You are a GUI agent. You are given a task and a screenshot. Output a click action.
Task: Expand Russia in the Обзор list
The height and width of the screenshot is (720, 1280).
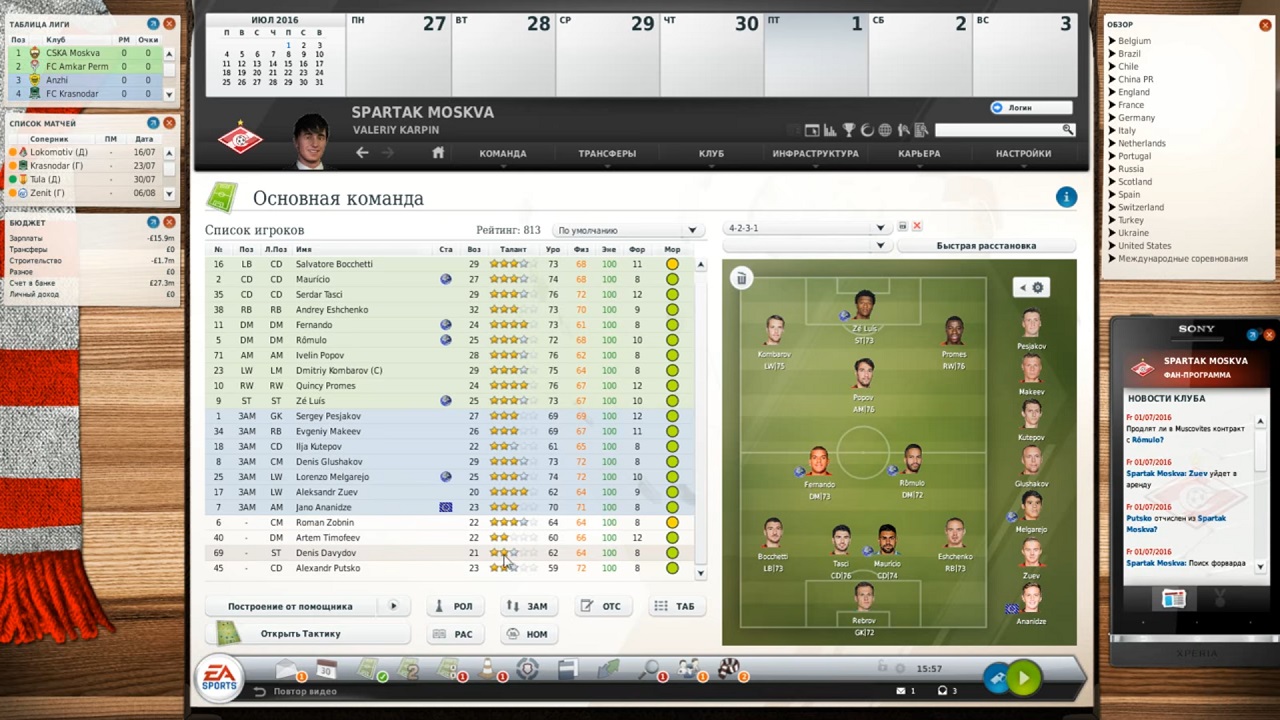(x=1130, y=169)
